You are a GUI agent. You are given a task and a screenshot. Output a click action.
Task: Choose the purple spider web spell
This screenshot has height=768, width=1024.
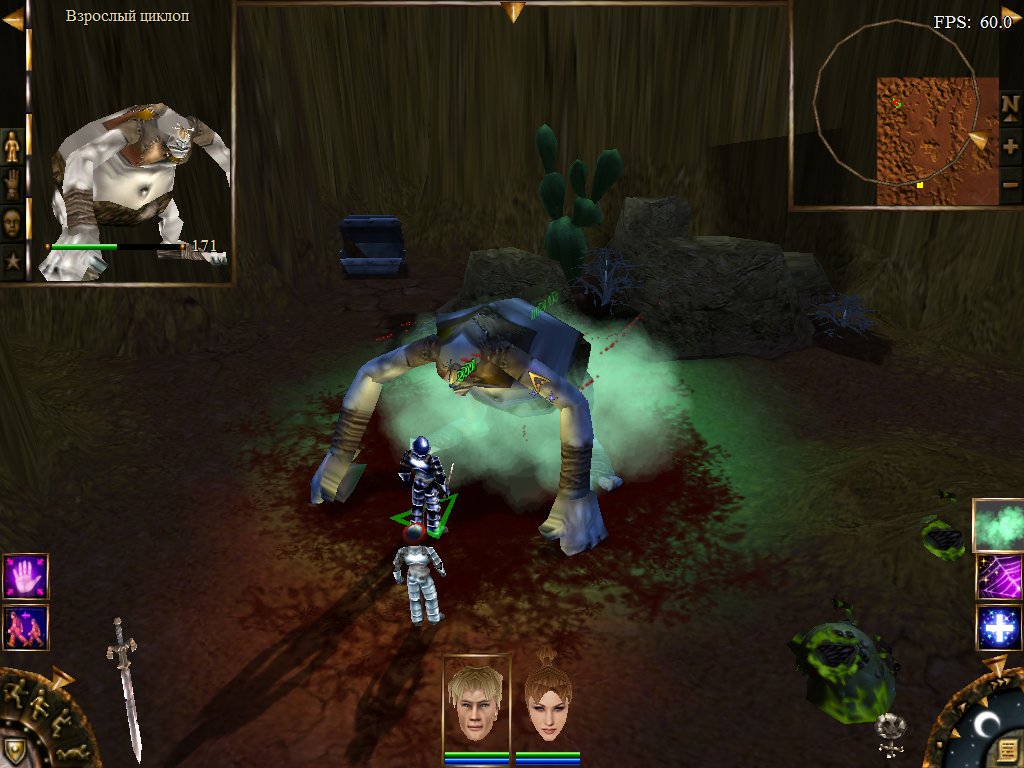click(x=997, y=577)
